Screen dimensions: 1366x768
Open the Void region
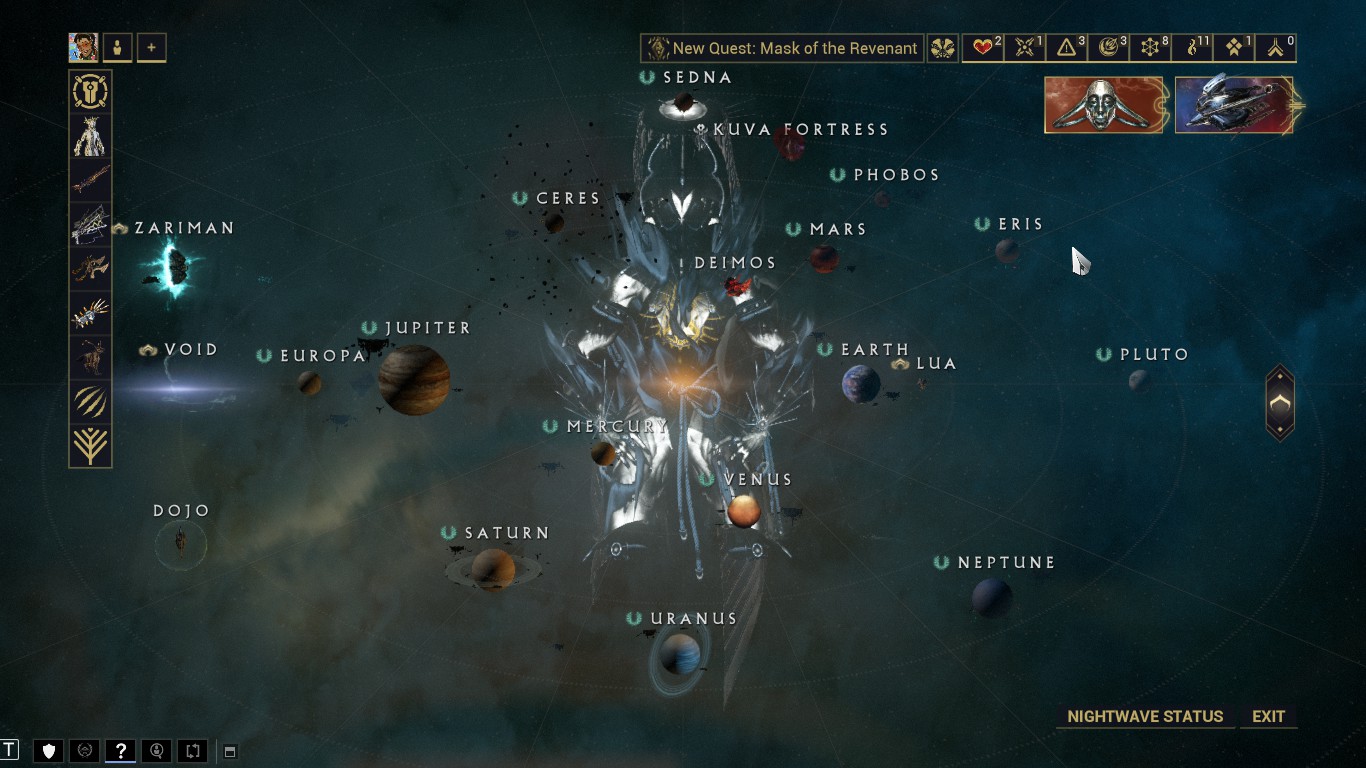click(x=190, y=388)
